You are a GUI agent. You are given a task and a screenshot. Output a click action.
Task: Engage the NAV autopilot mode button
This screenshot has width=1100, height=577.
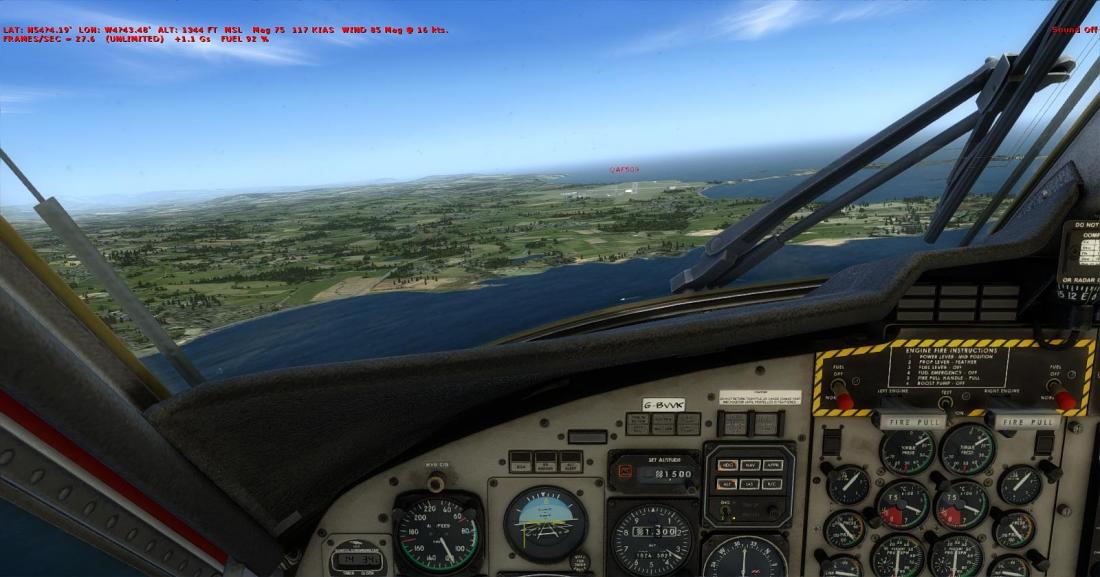pos(748,465)
